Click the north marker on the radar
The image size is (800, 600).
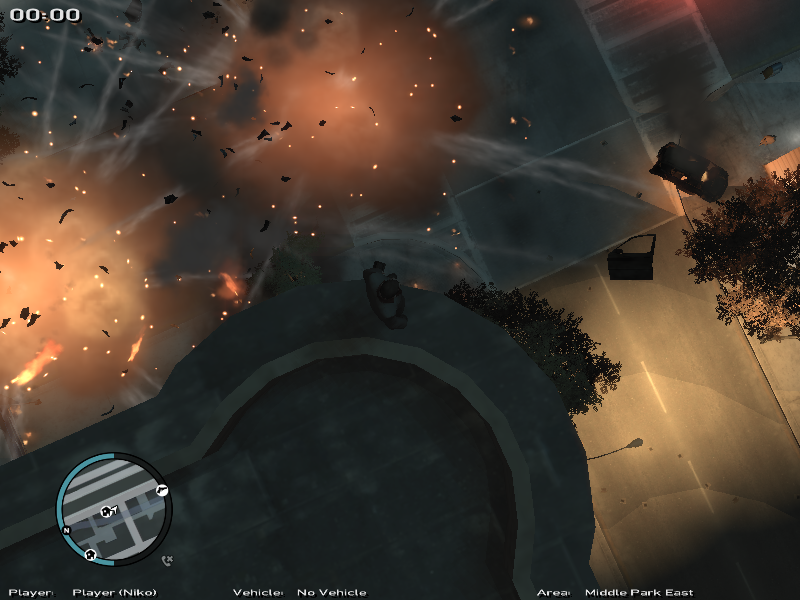pos(66,530)
